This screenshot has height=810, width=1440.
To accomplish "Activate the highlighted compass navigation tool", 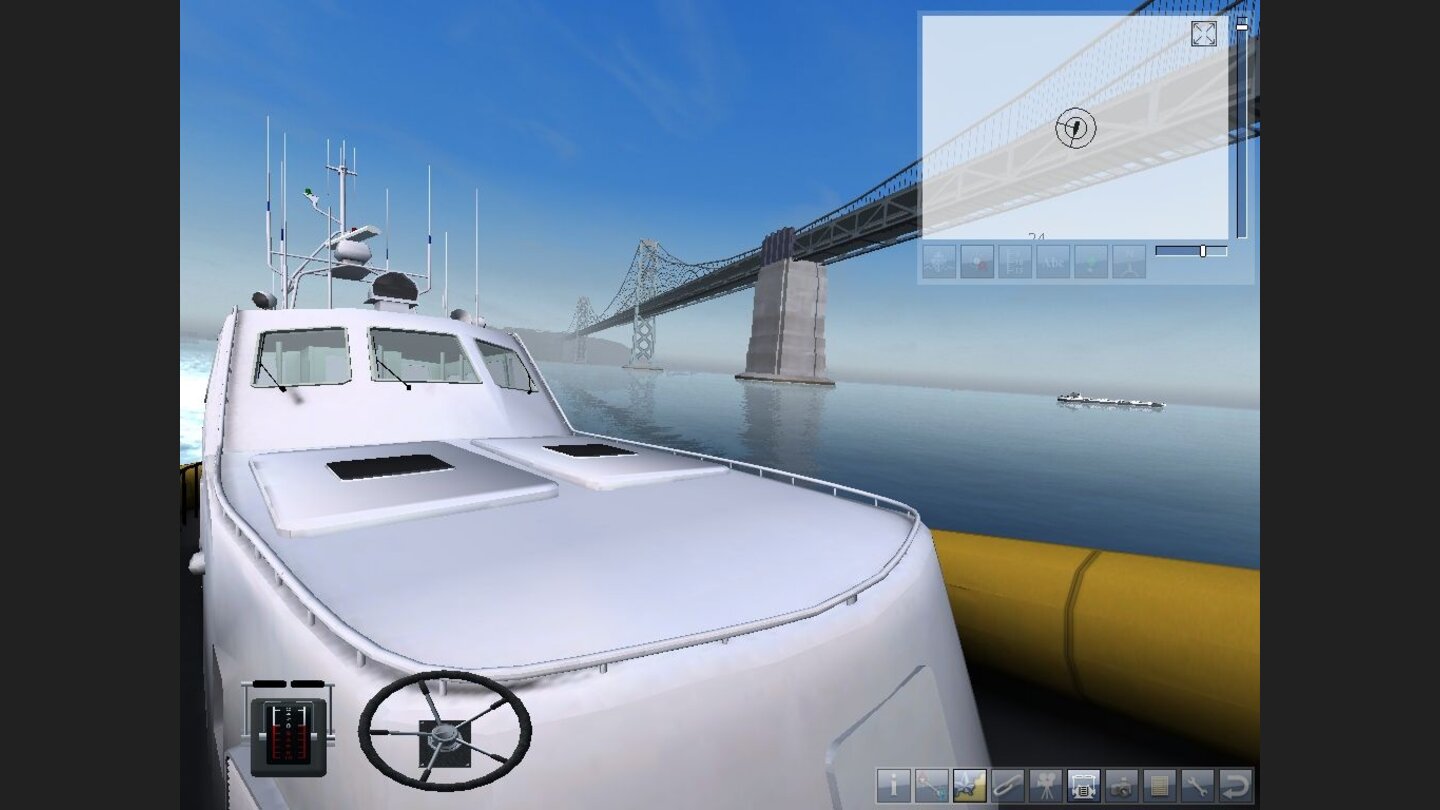I will coord(968,788).
